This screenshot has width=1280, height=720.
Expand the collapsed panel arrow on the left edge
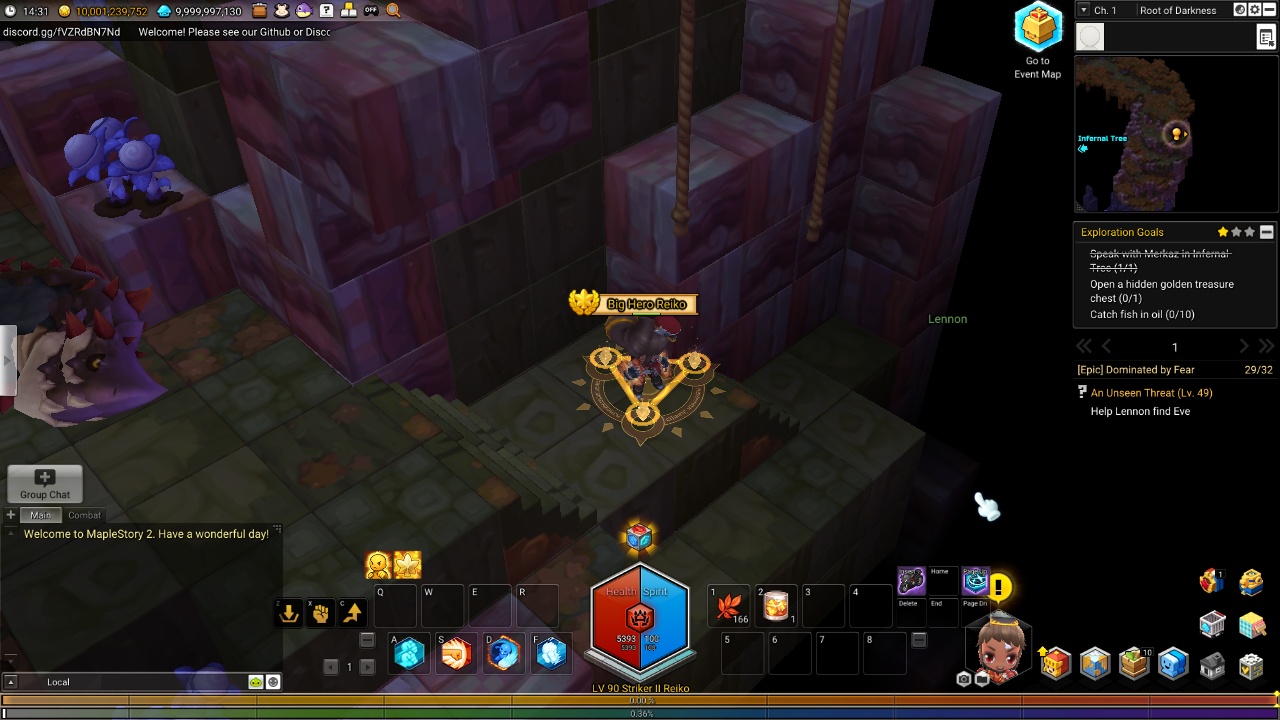7,360
